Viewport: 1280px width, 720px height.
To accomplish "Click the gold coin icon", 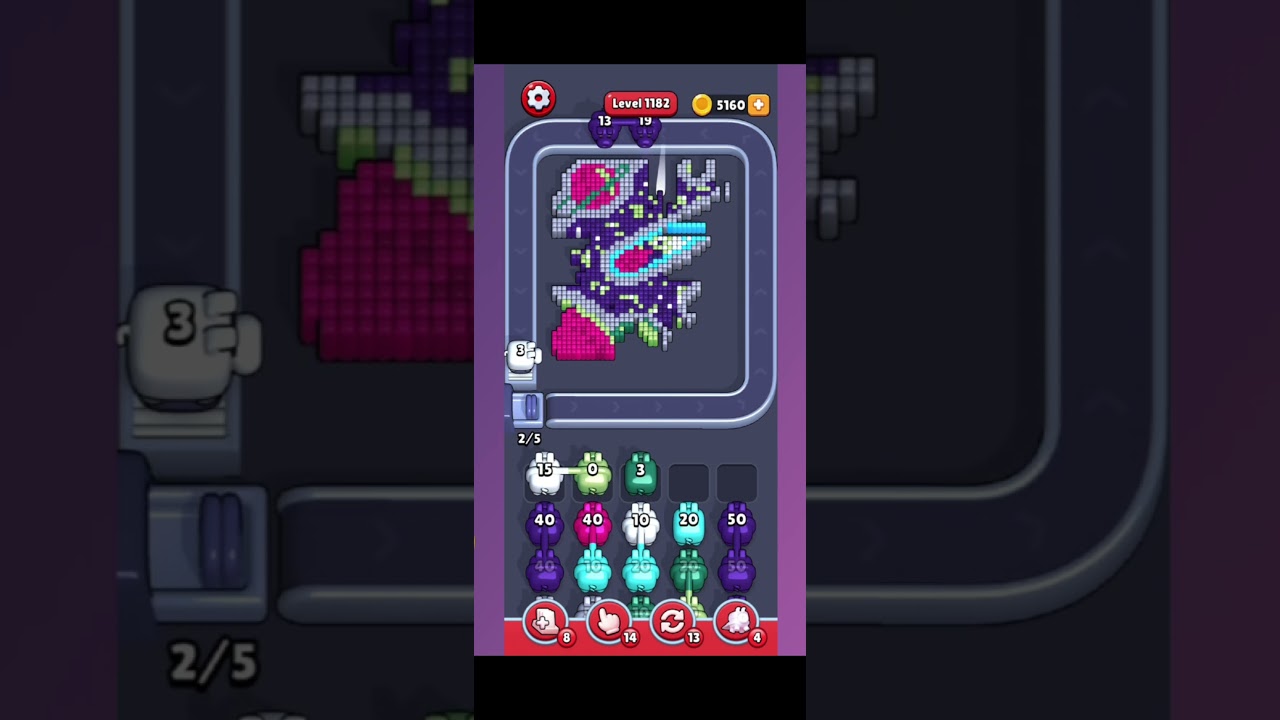I will tap(704, 104).
